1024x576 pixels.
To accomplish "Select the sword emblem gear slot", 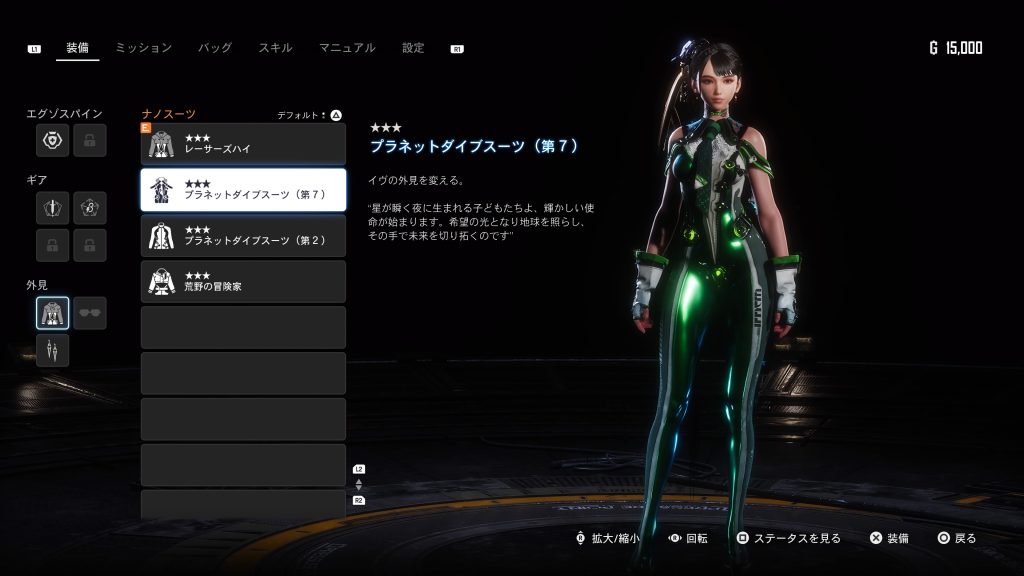I will (x=53, y=208).
